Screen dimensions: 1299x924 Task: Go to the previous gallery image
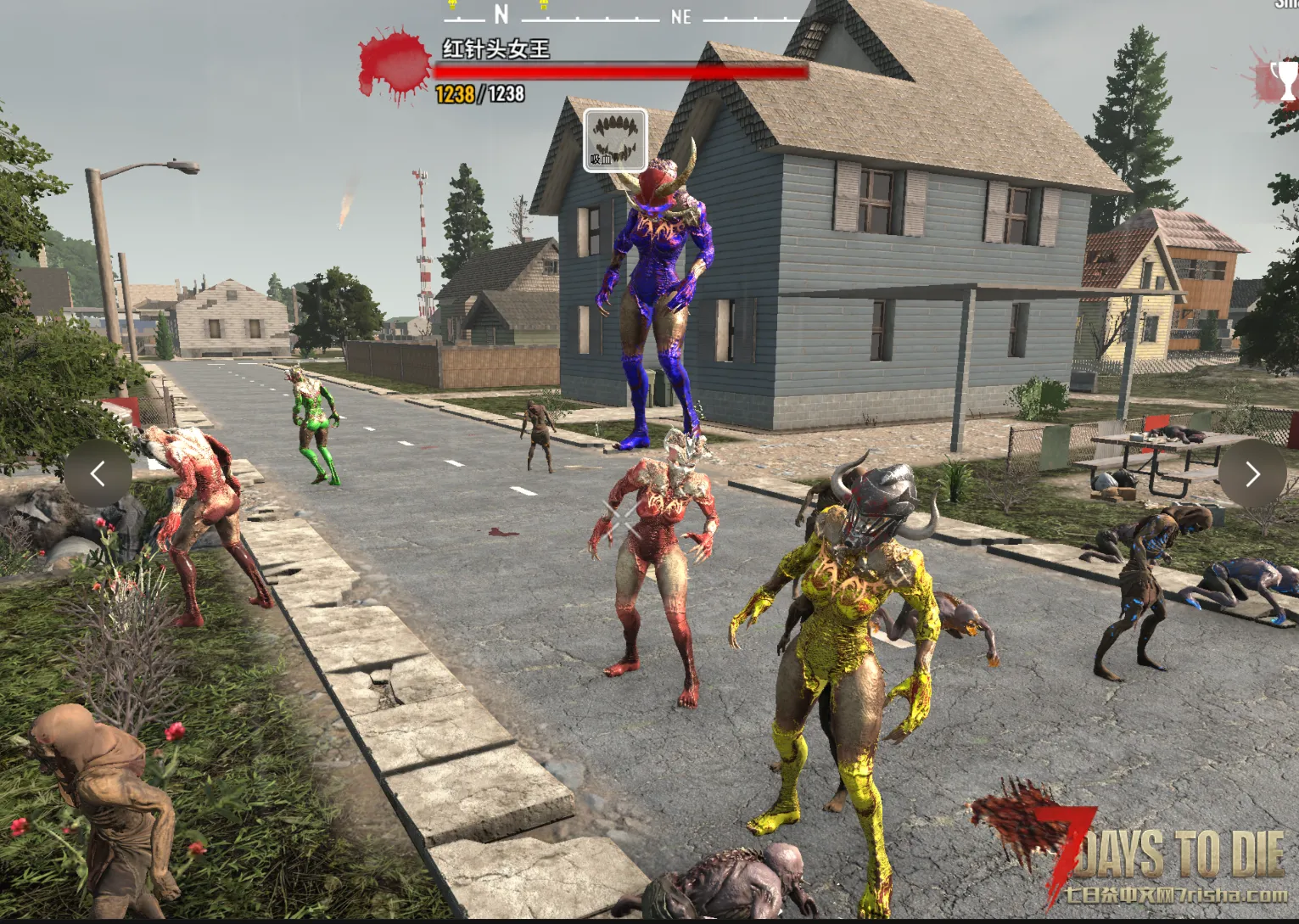pos(98,473)
